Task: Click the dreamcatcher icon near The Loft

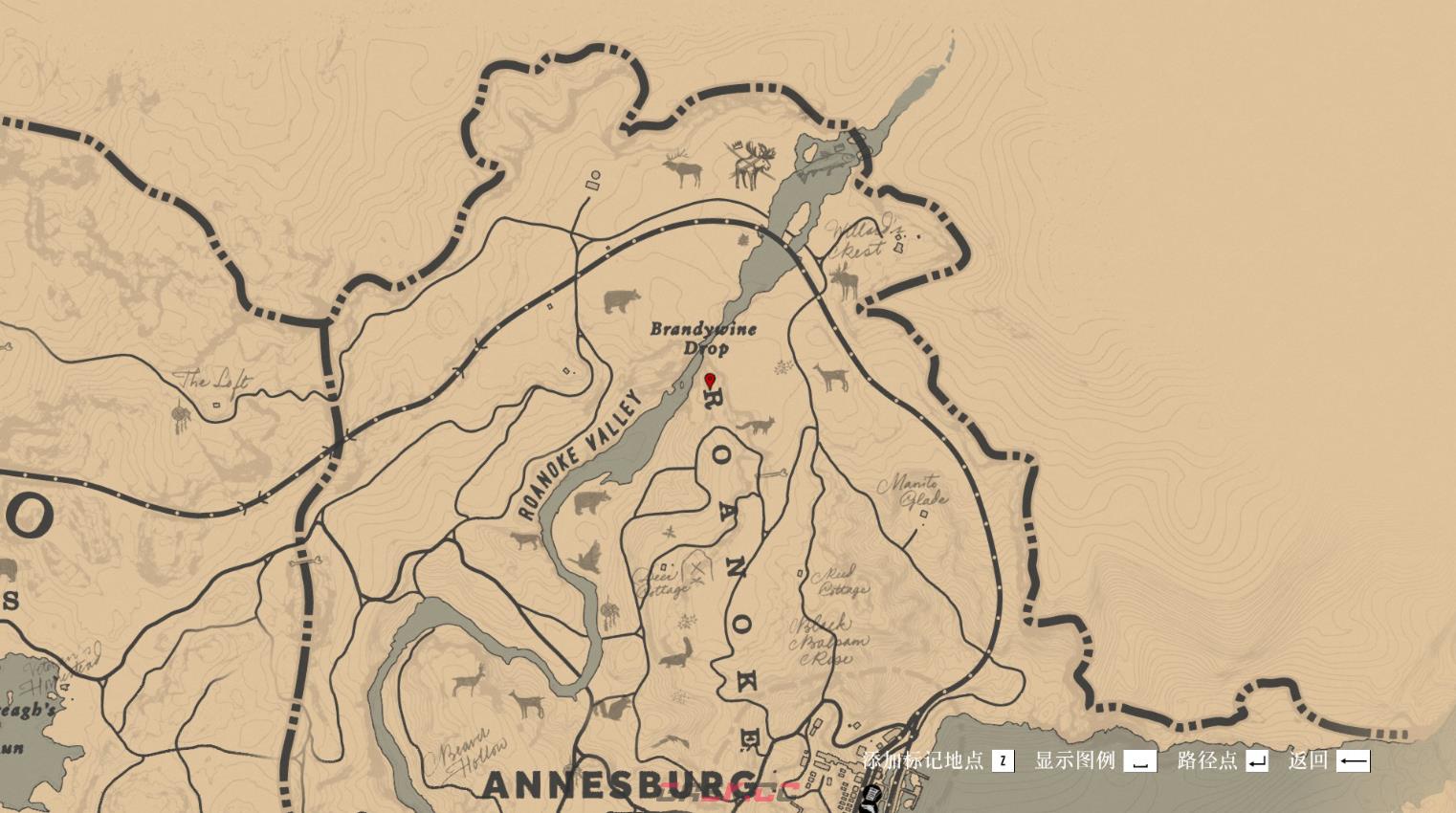Action: point(181,418)
